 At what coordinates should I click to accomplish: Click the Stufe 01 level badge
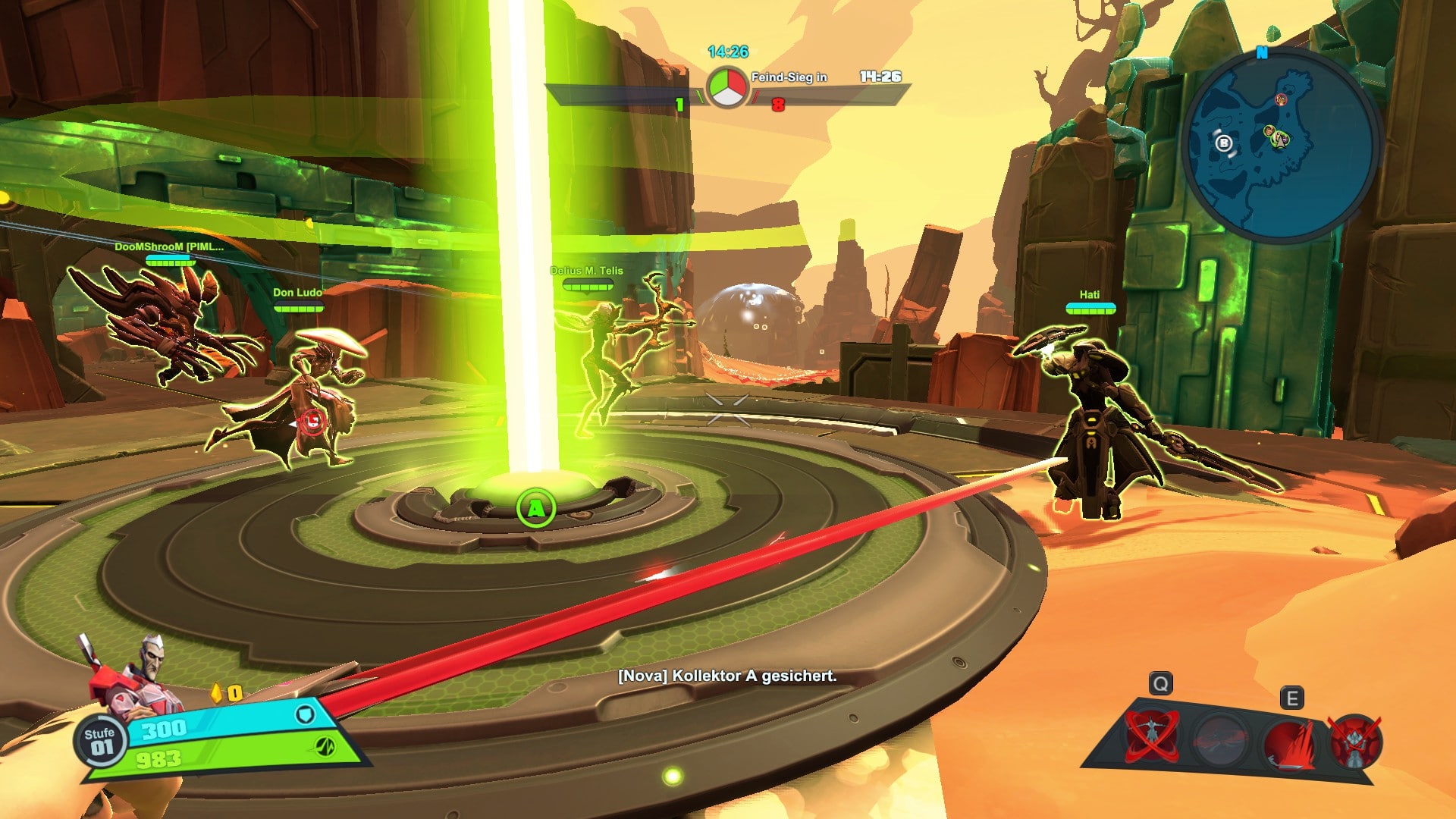99,741
